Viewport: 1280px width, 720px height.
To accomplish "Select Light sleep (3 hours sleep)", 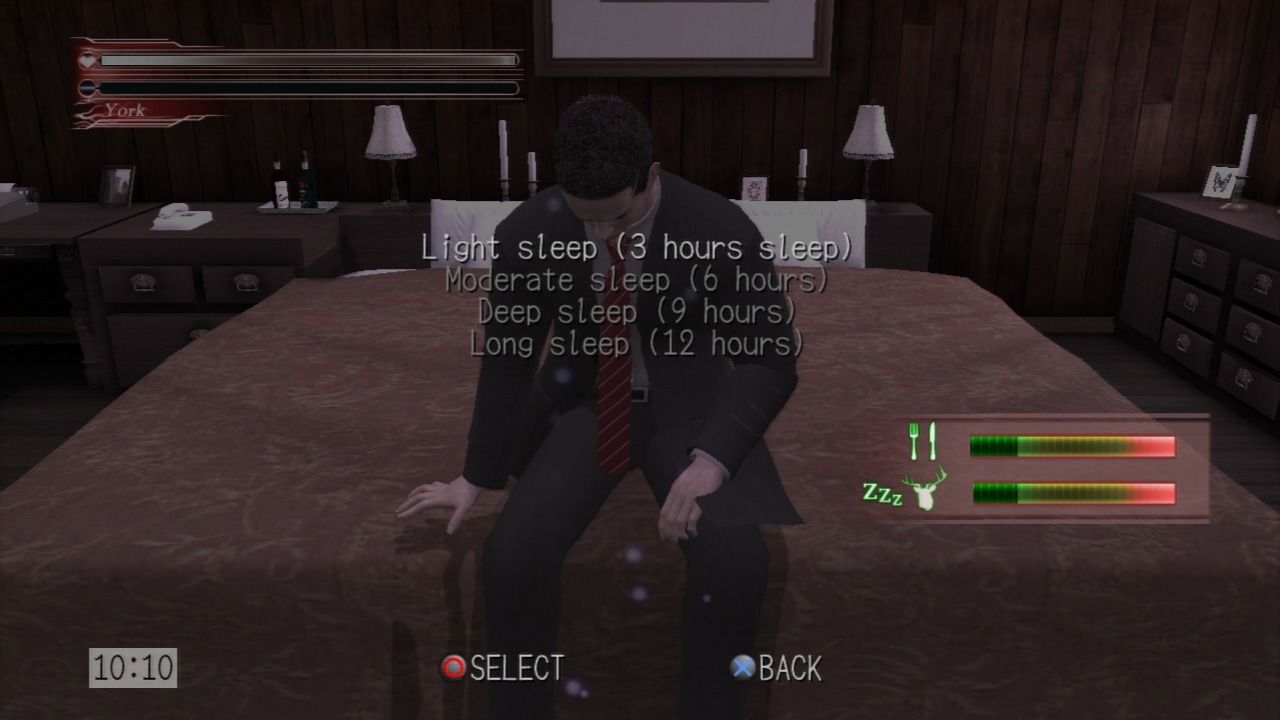I will pos(637,247).
